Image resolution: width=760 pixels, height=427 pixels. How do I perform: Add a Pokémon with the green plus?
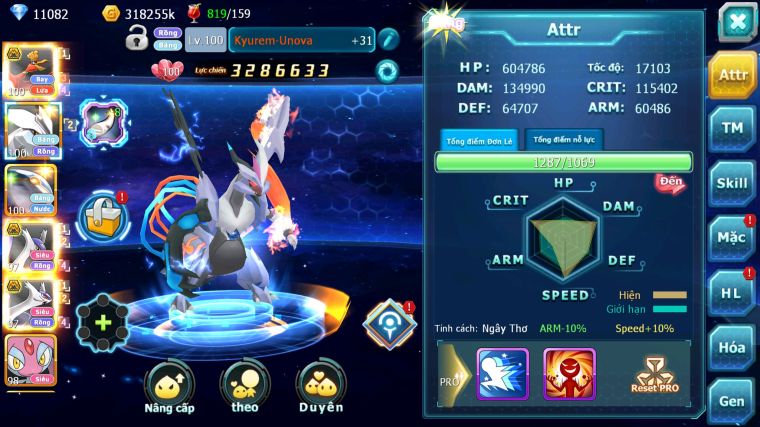102,322
